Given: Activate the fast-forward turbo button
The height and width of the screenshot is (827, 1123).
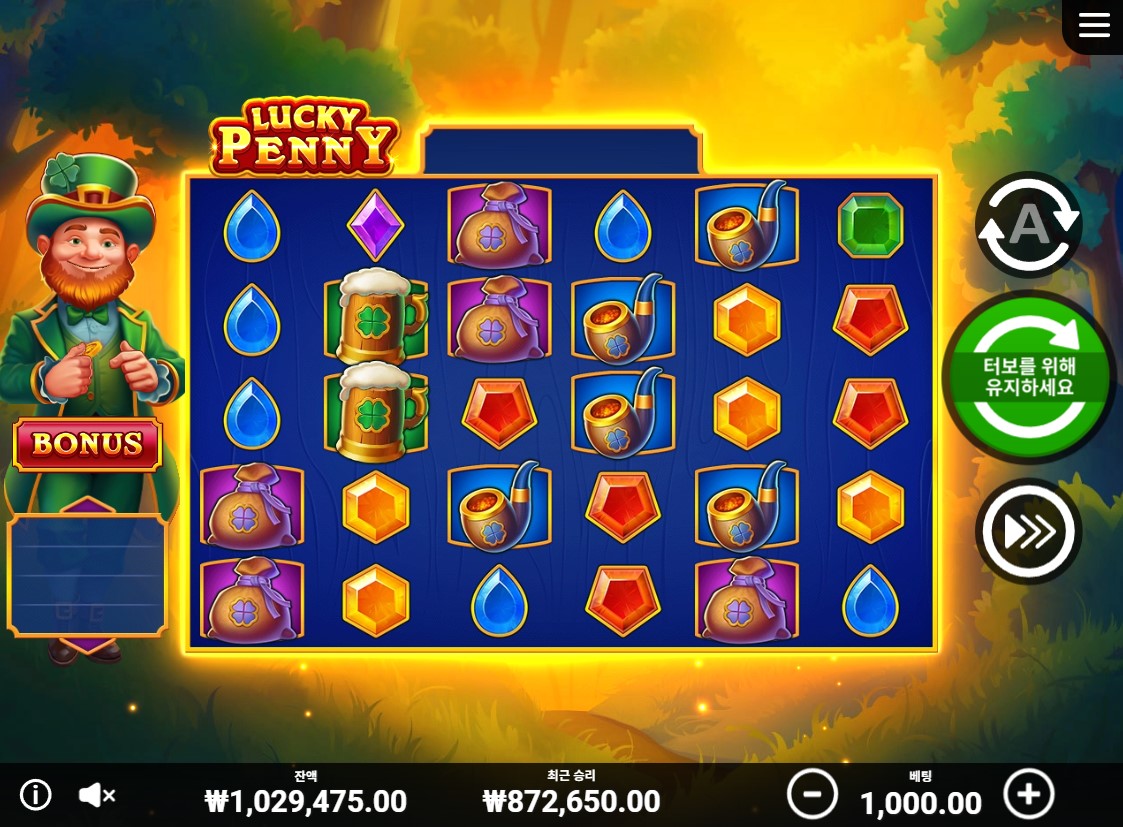Looking at the screenshot, I should [x=1028, y=531].
